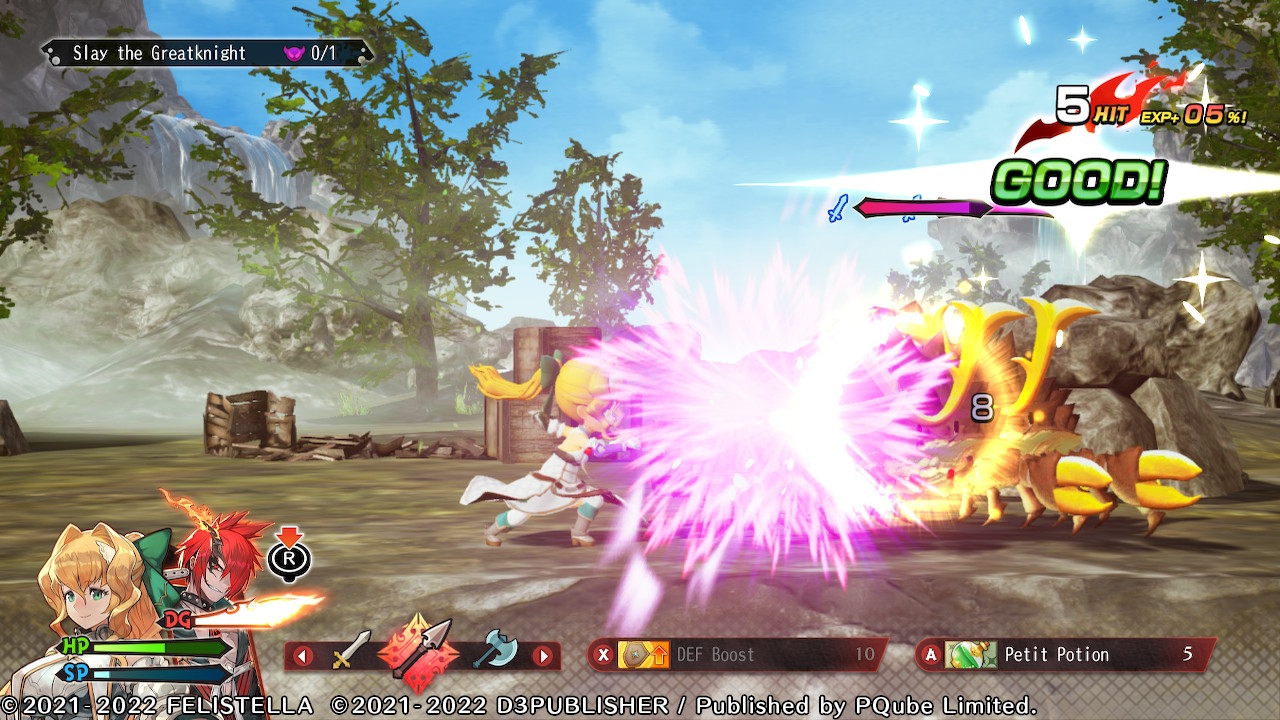Viewport: 1280px width, 720px height.
Task: Click the right weapon cycle arrow
Action: click(x=542, y=657)
